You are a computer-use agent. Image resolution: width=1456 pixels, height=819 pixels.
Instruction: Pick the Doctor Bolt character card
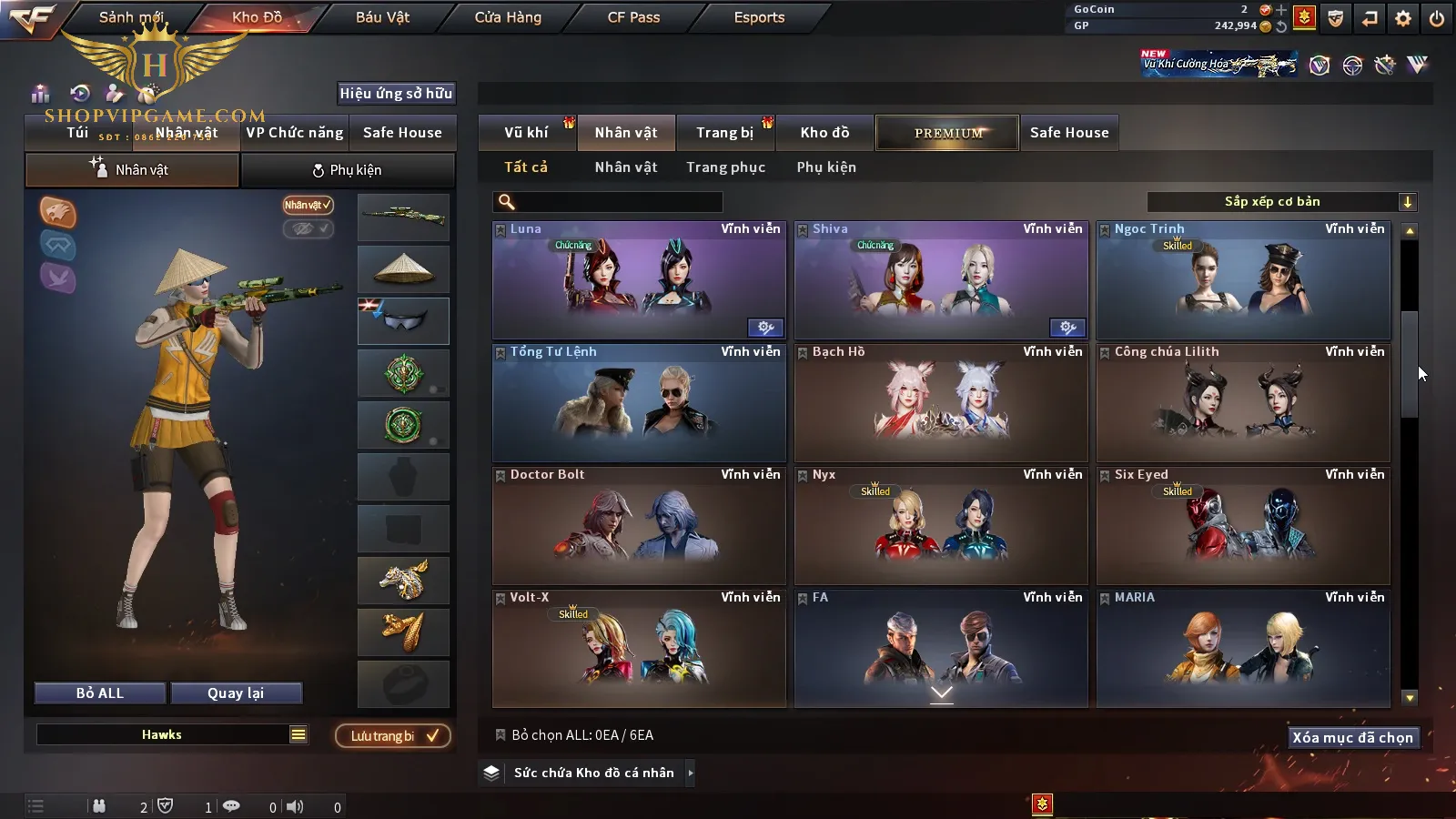tap(638, 527)
